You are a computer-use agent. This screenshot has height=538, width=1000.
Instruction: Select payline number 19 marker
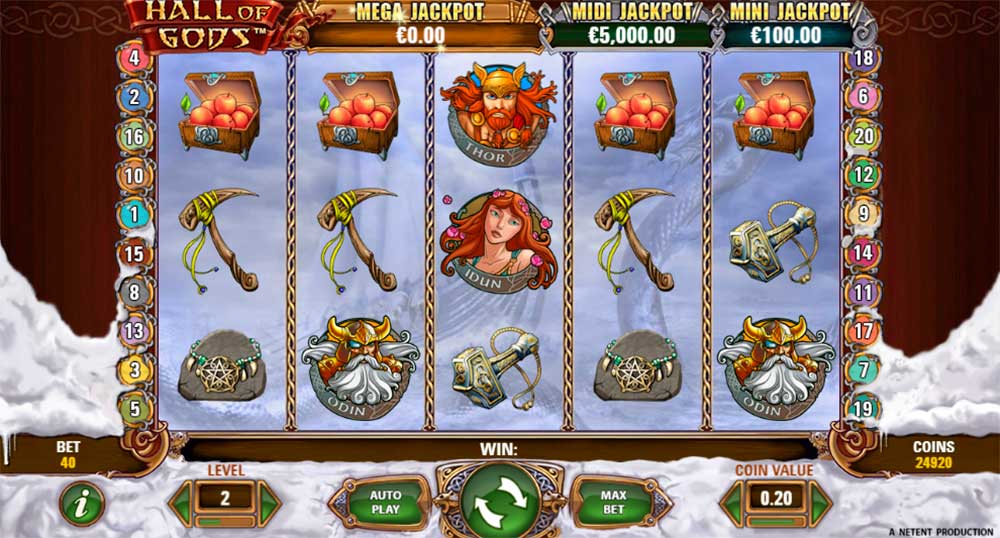[x=863, y=407]
